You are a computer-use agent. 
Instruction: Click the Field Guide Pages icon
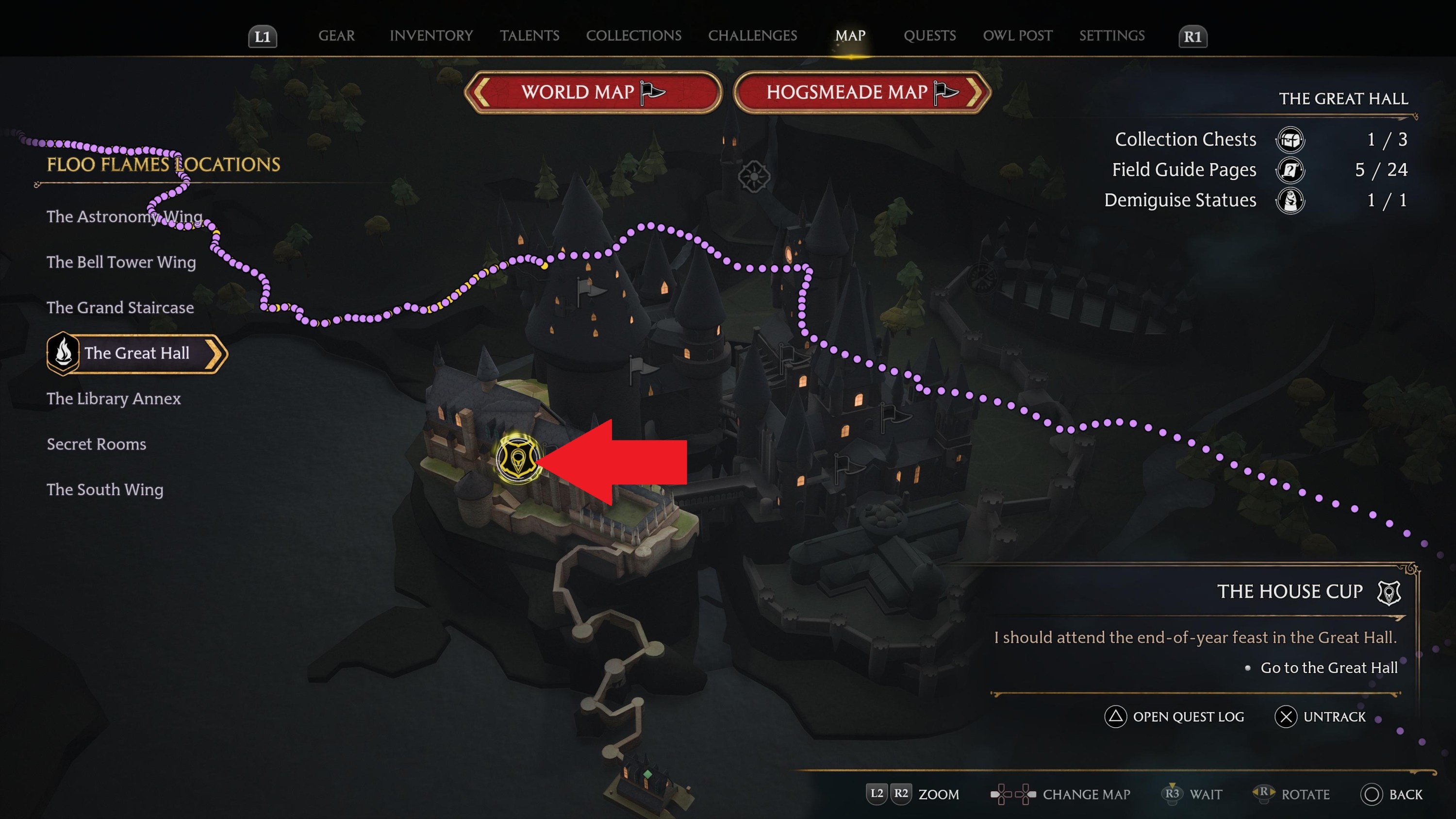click(x=1291, y=169)
